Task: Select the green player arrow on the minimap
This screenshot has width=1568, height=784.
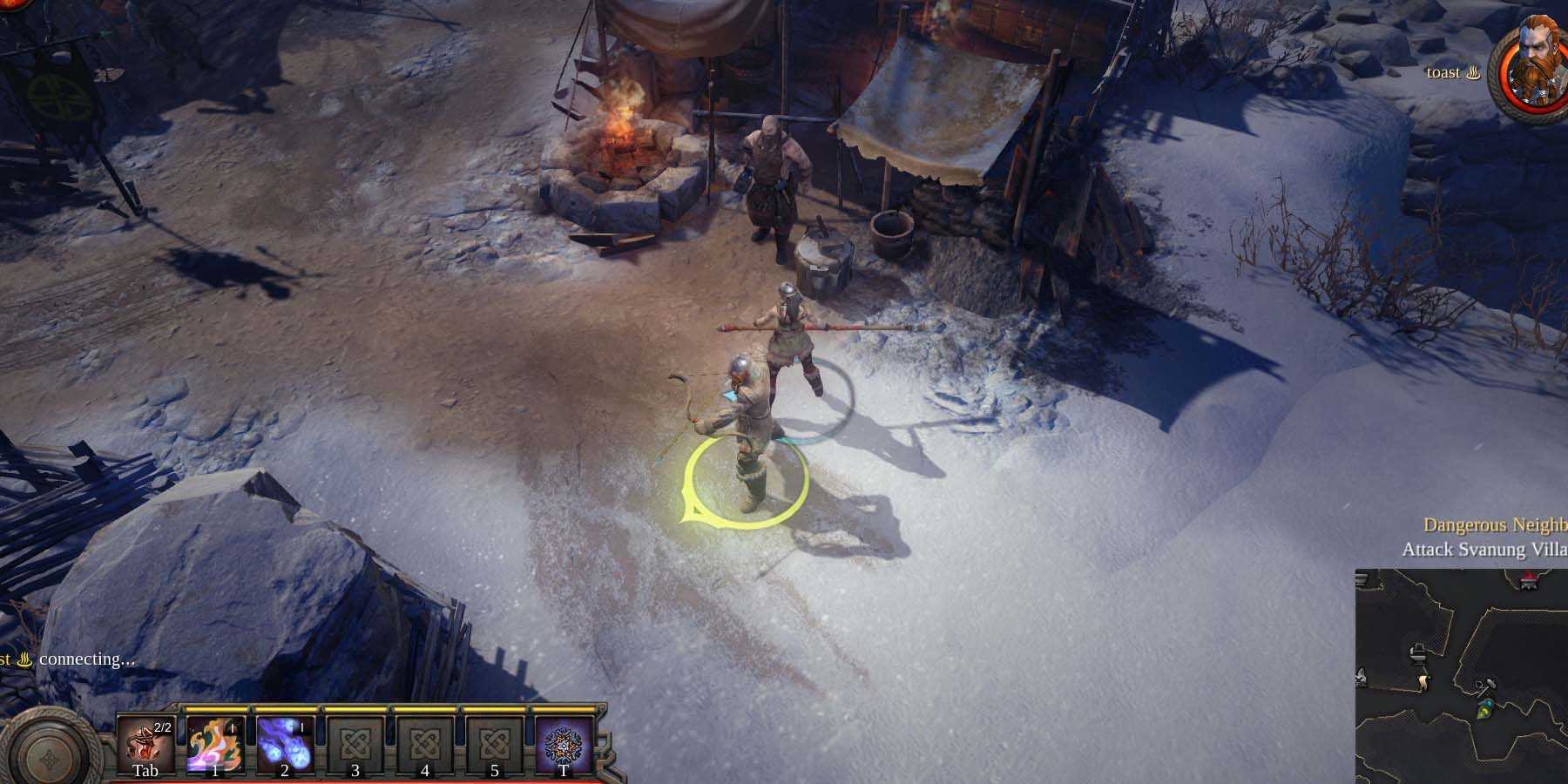Action: pyautogui.click(x=1482, y=713)
